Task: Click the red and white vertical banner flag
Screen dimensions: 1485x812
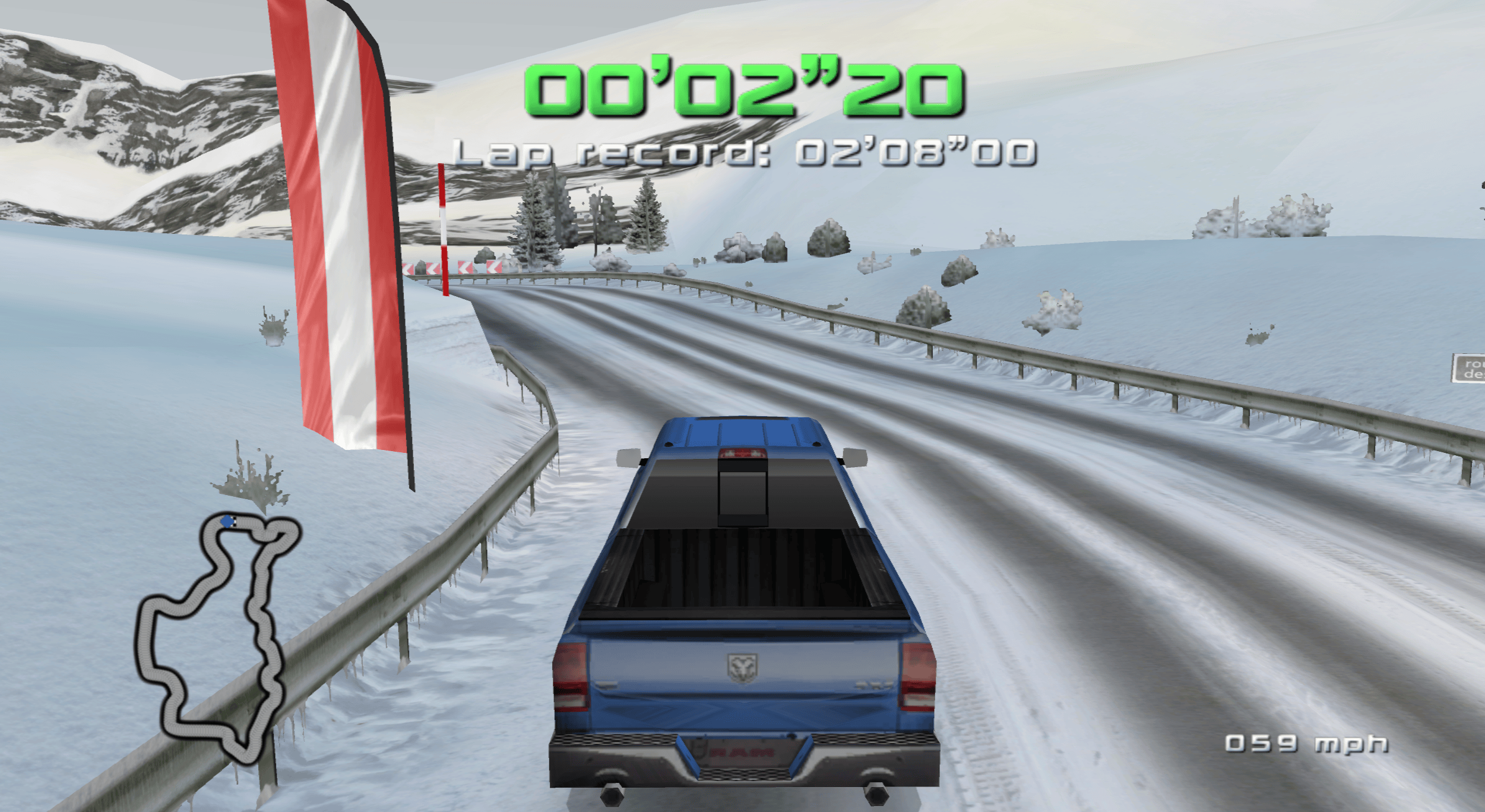Action: tap(338, 237)
